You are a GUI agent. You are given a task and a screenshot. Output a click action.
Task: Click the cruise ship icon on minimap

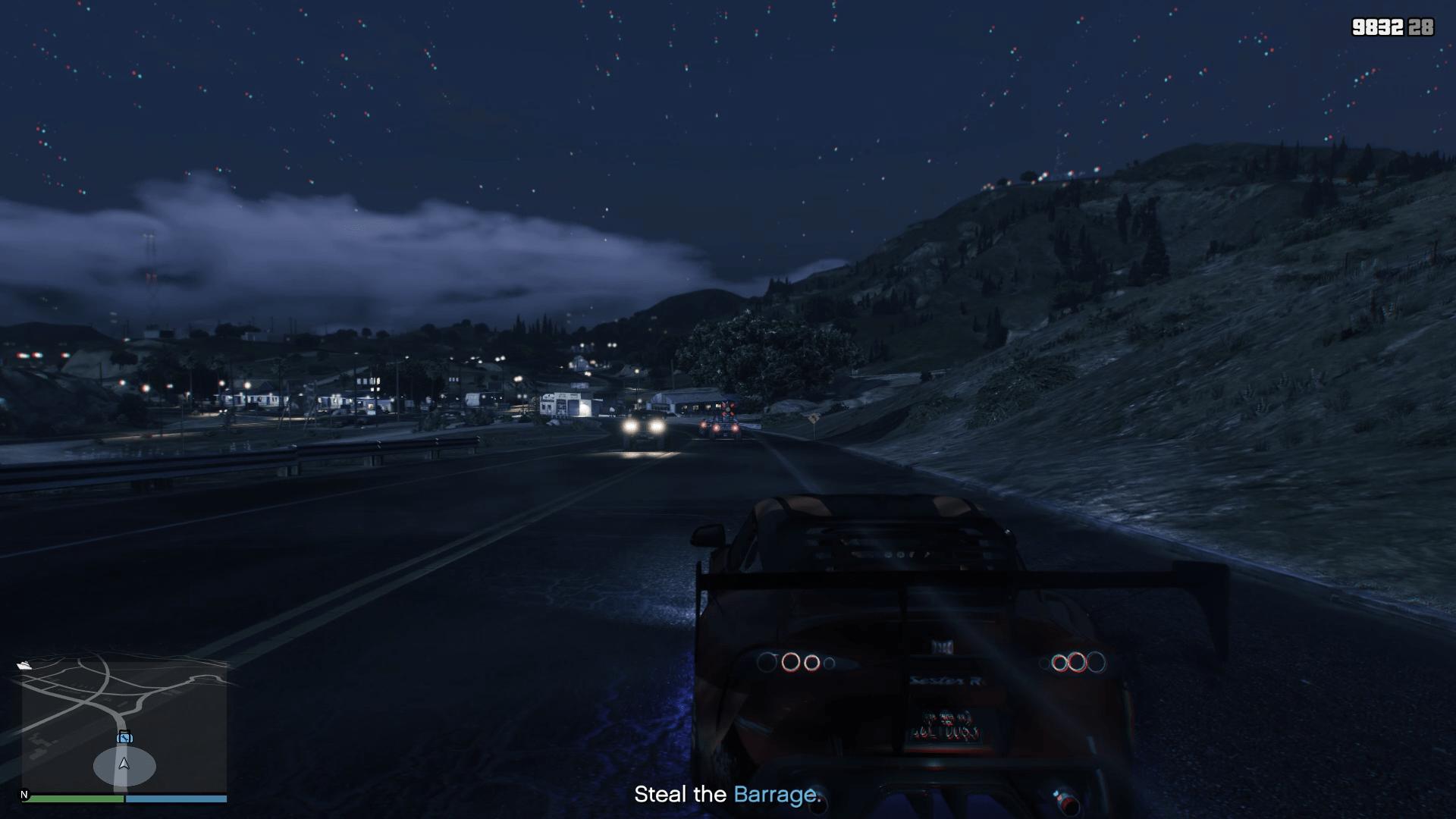[25, 665]
